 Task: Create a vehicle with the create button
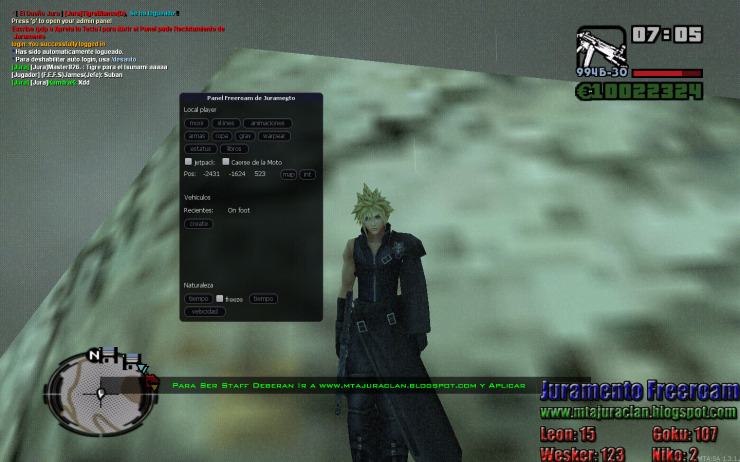click(199, 224)
